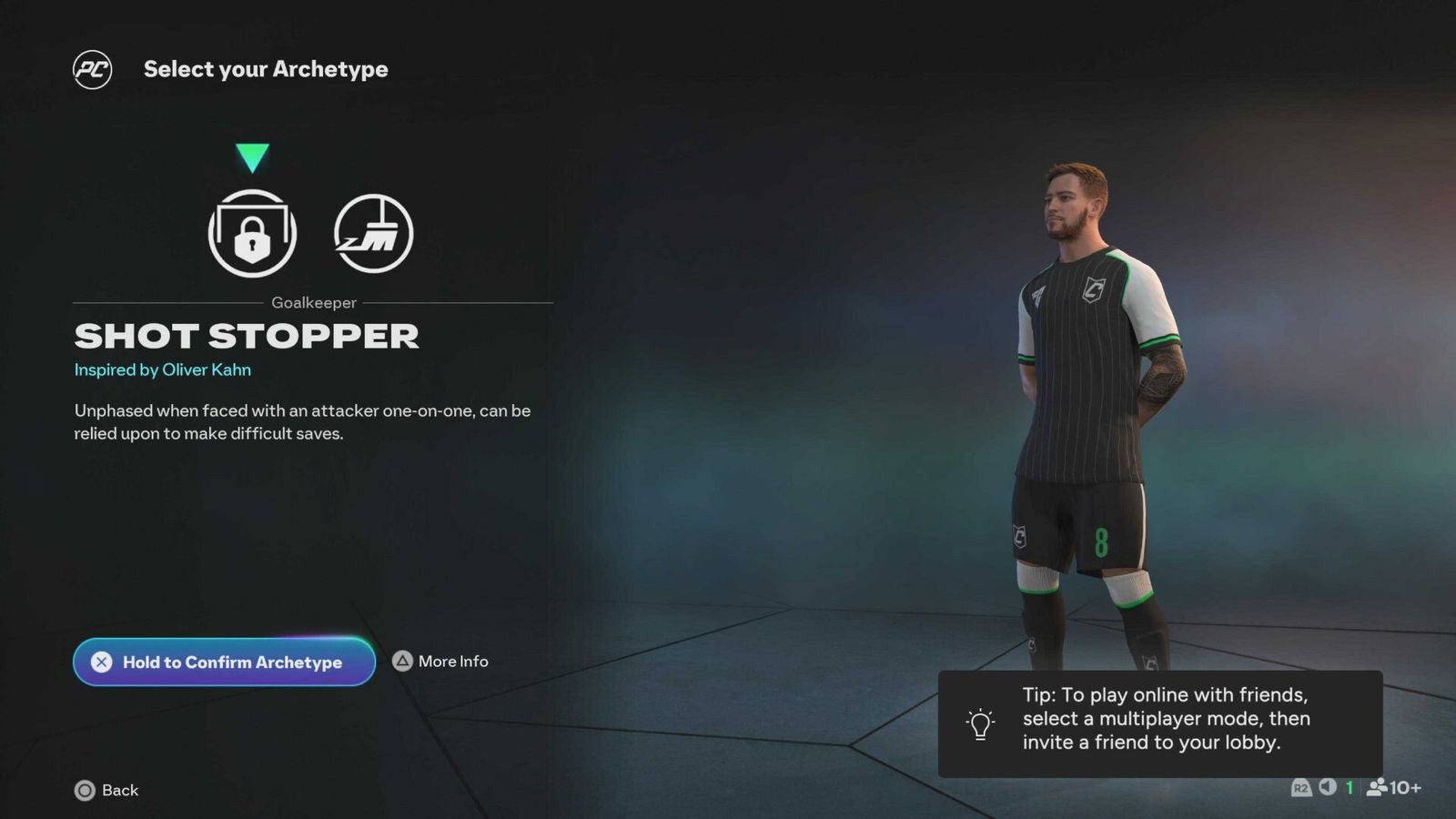
Task: Open More Info
Action: (x=452, y=662)
